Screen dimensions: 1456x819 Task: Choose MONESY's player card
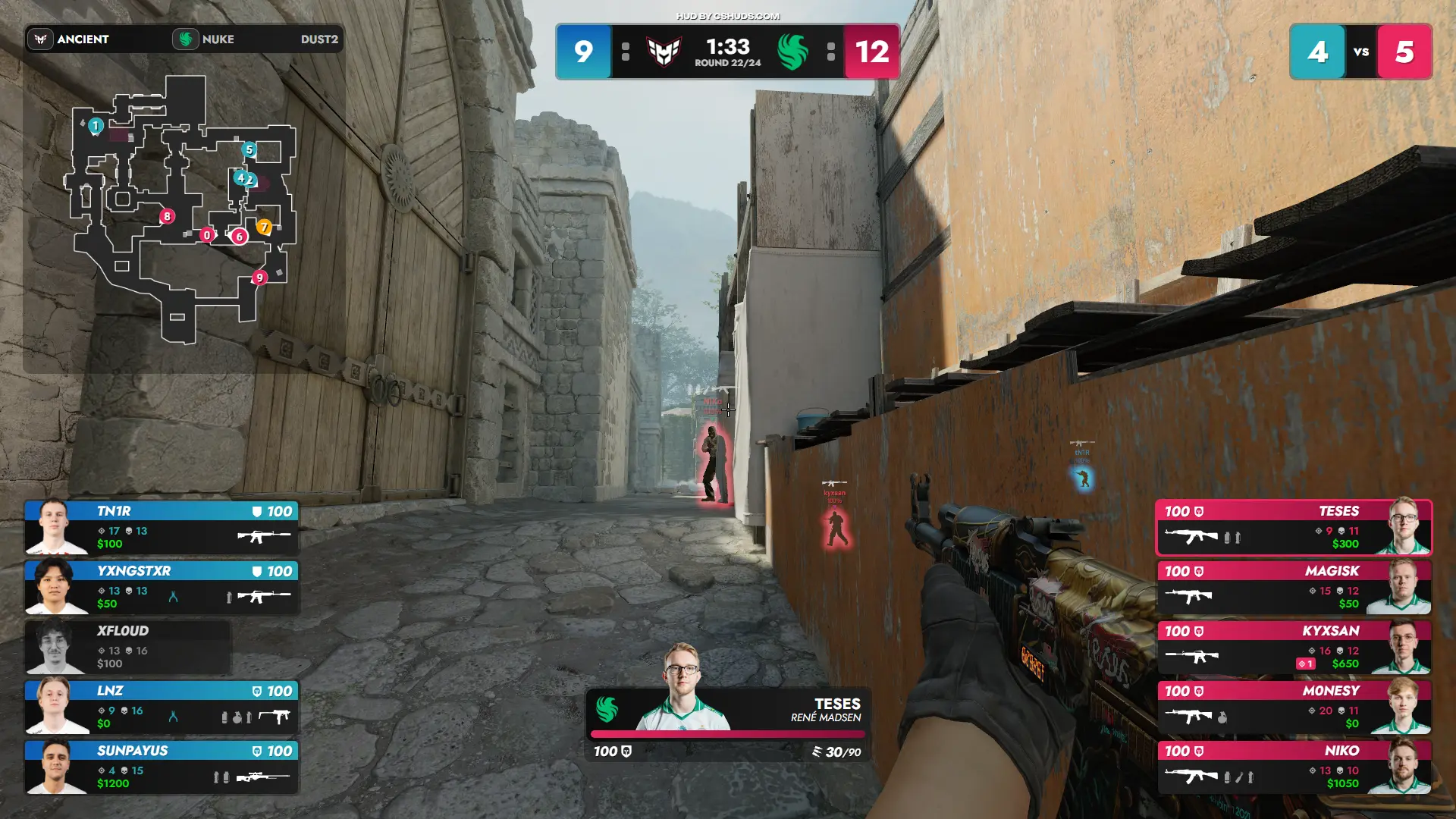pyautogui.click(x=1294, y=707)
